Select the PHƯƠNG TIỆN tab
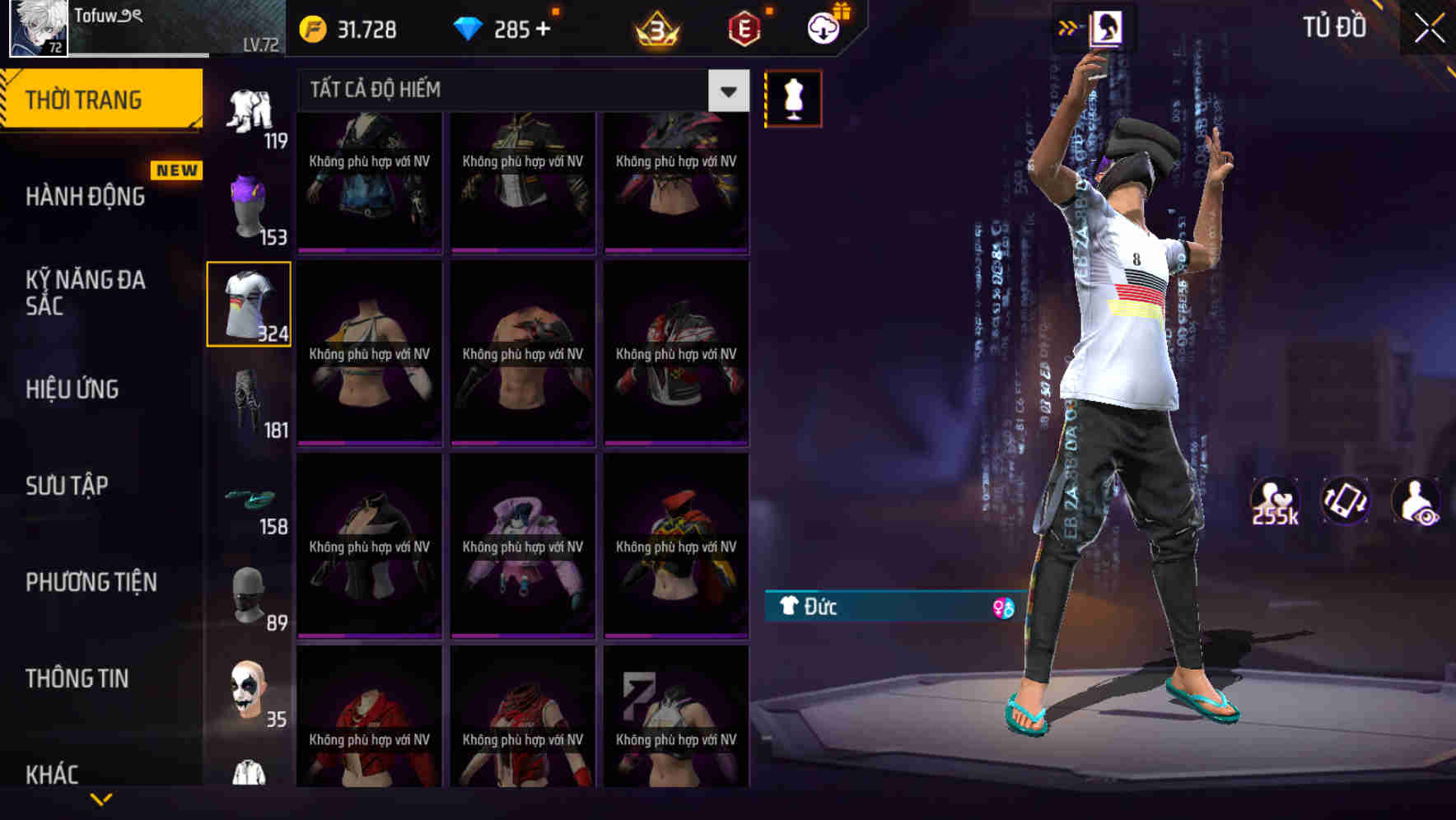This screenshot has width=1456, height=820. point(91,582)
